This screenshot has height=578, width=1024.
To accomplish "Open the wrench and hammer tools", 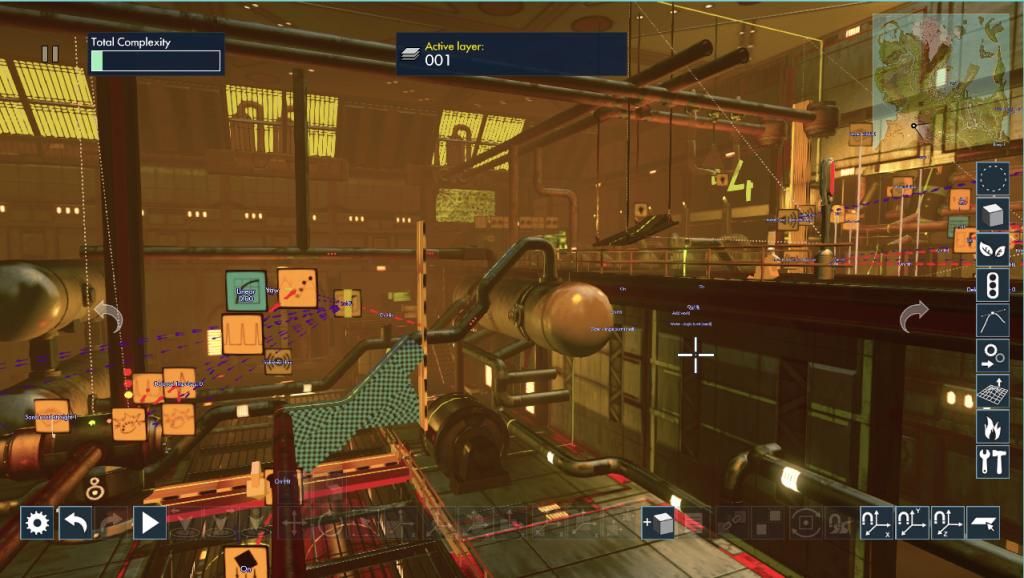I will (x=993, y=461).
